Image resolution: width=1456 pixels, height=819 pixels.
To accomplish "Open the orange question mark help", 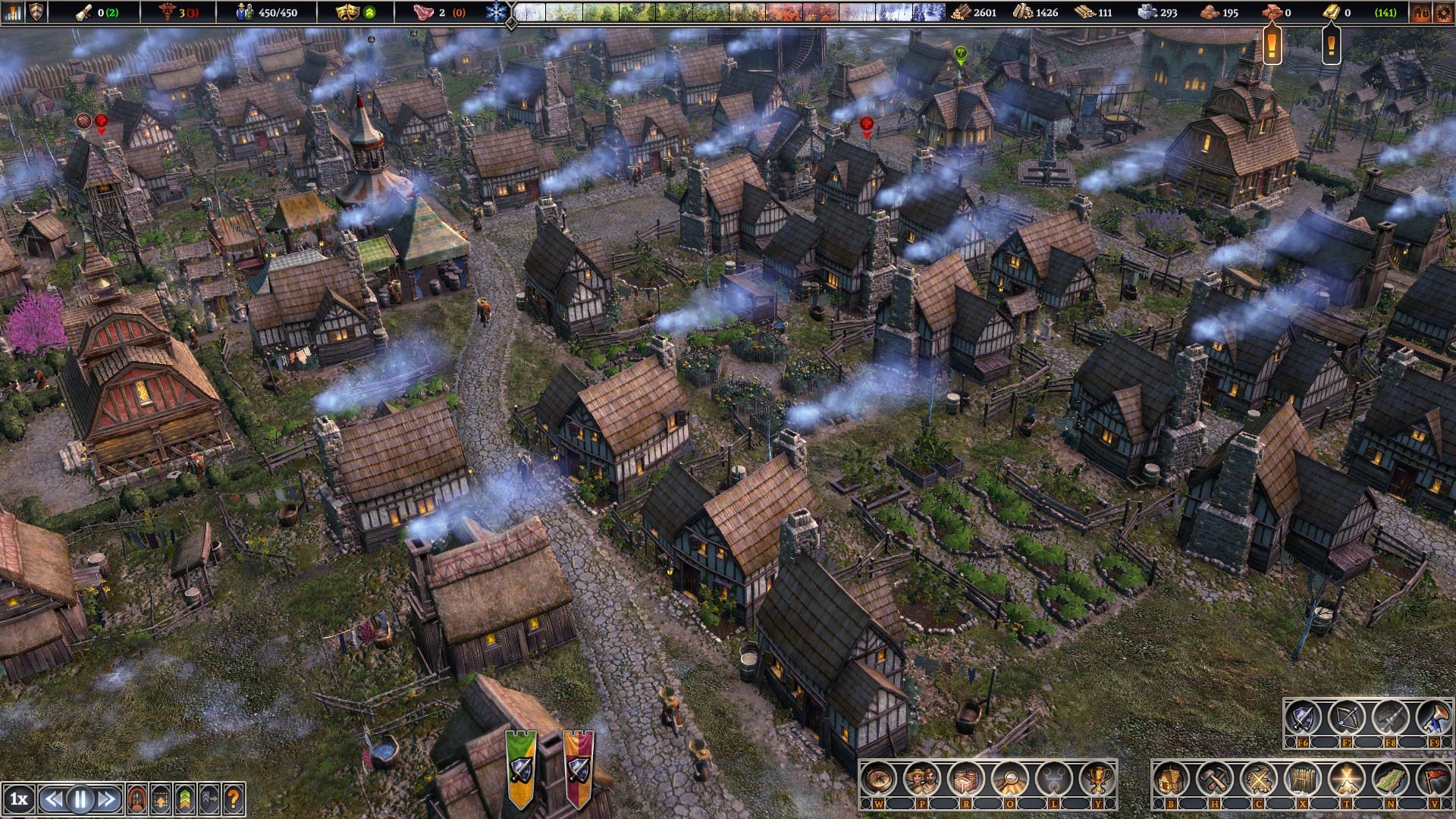I will (x=234, y=799).
